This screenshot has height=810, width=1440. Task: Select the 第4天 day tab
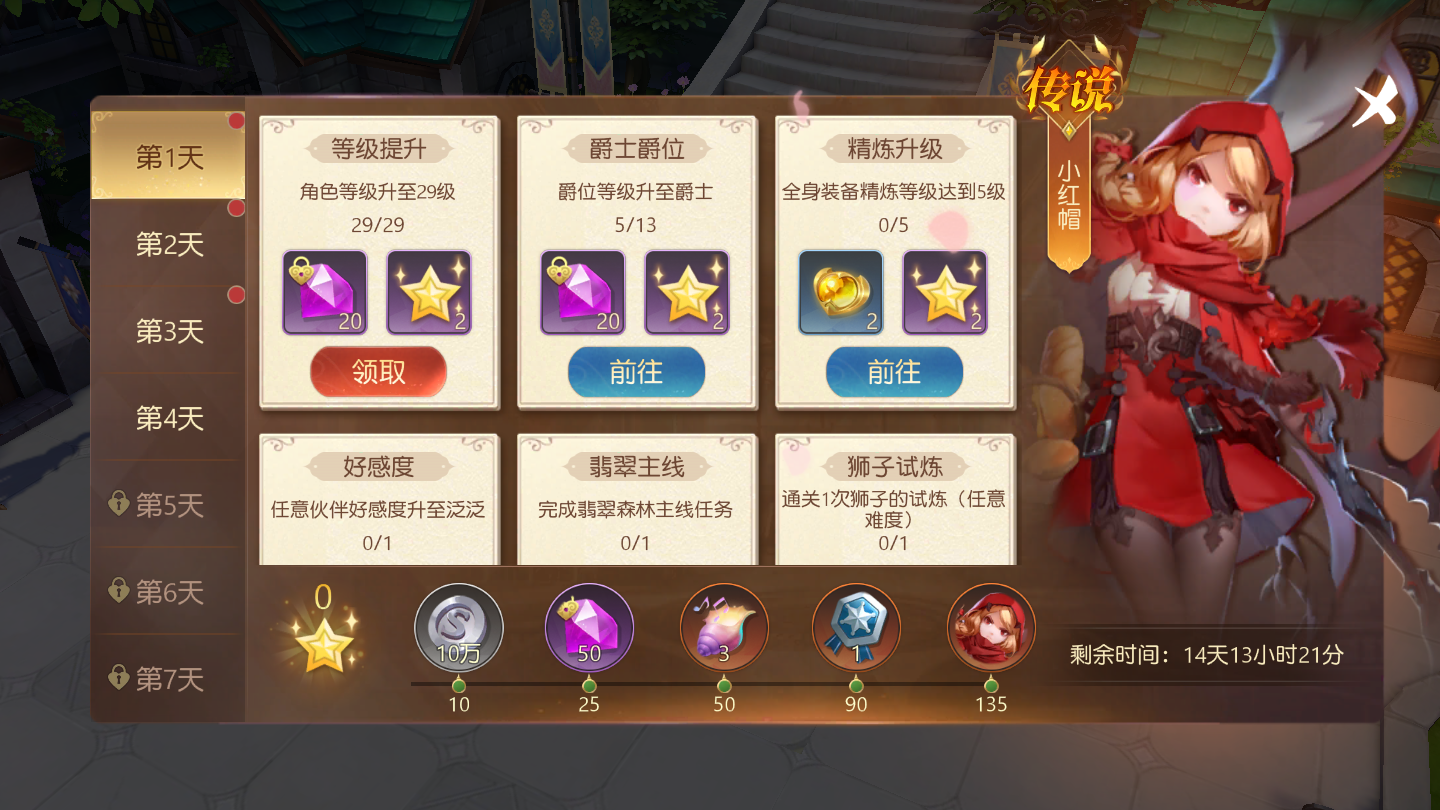pyautogui.click(x=168, y=419)
